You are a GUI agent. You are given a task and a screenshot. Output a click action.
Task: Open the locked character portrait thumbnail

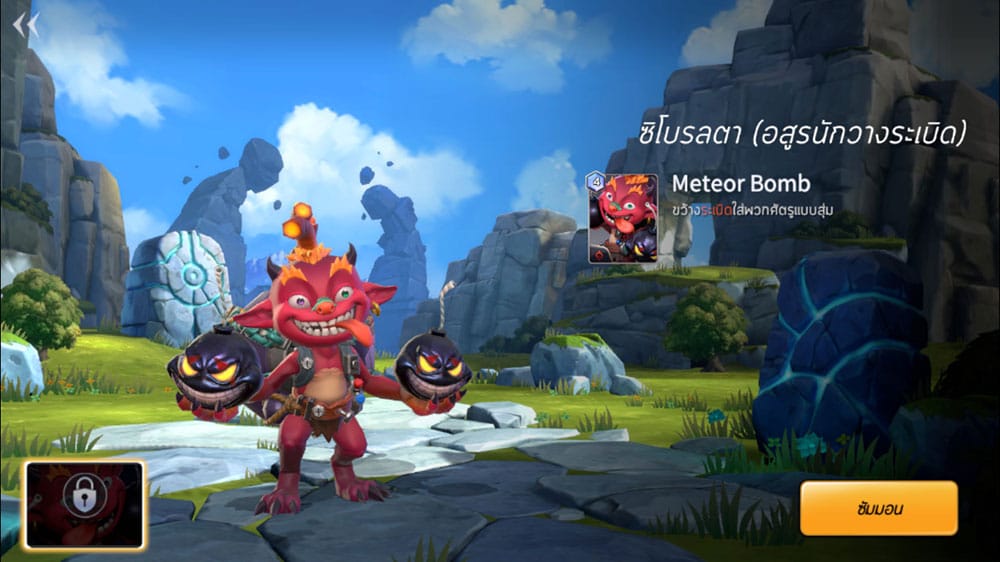85,505
